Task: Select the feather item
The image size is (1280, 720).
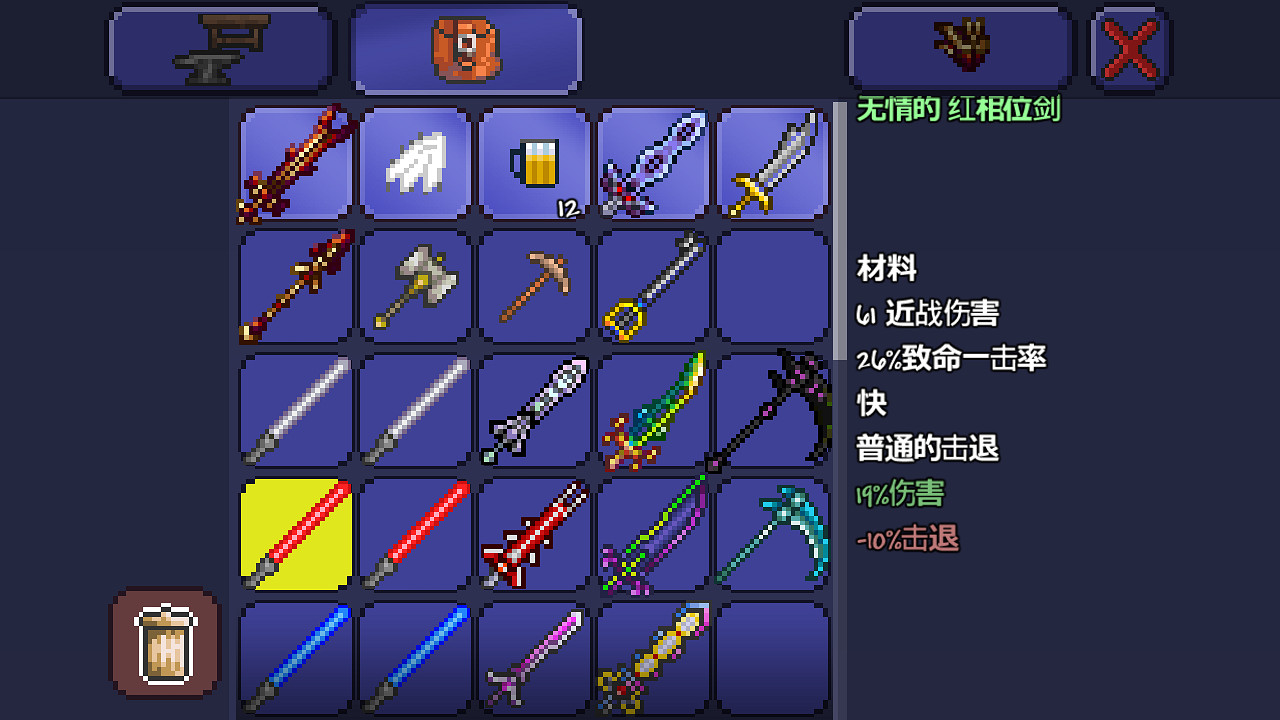Action: click(x=414, y=163)
